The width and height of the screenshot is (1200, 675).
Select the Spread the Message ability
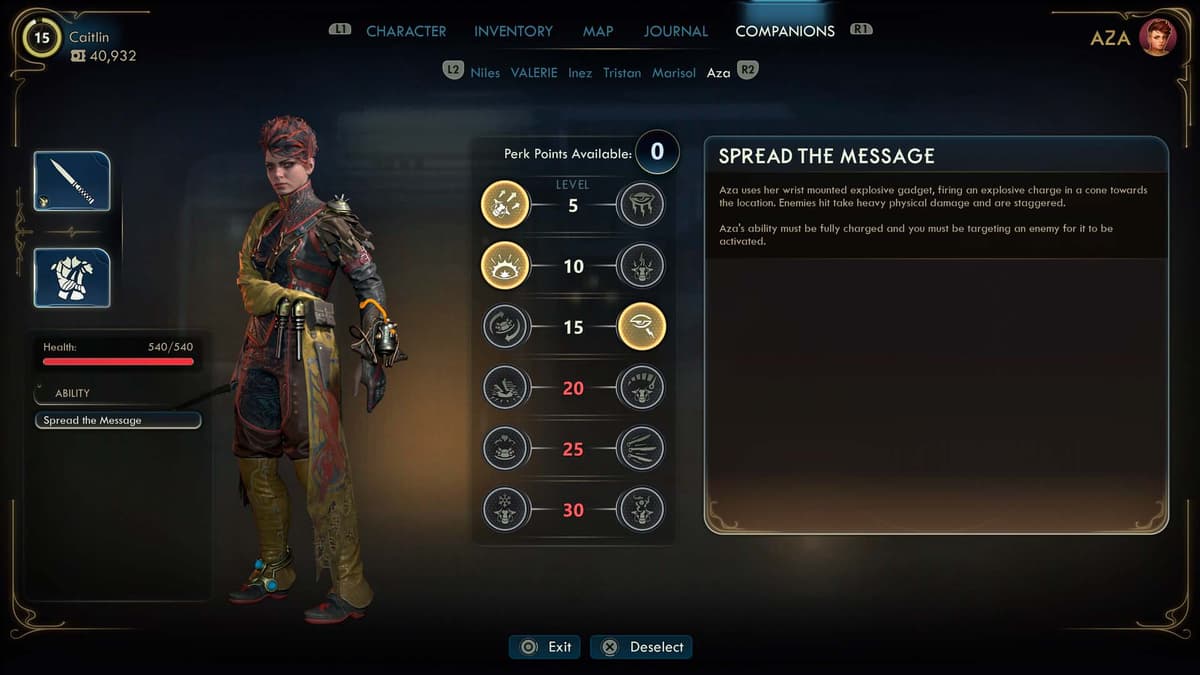(118, 421)
